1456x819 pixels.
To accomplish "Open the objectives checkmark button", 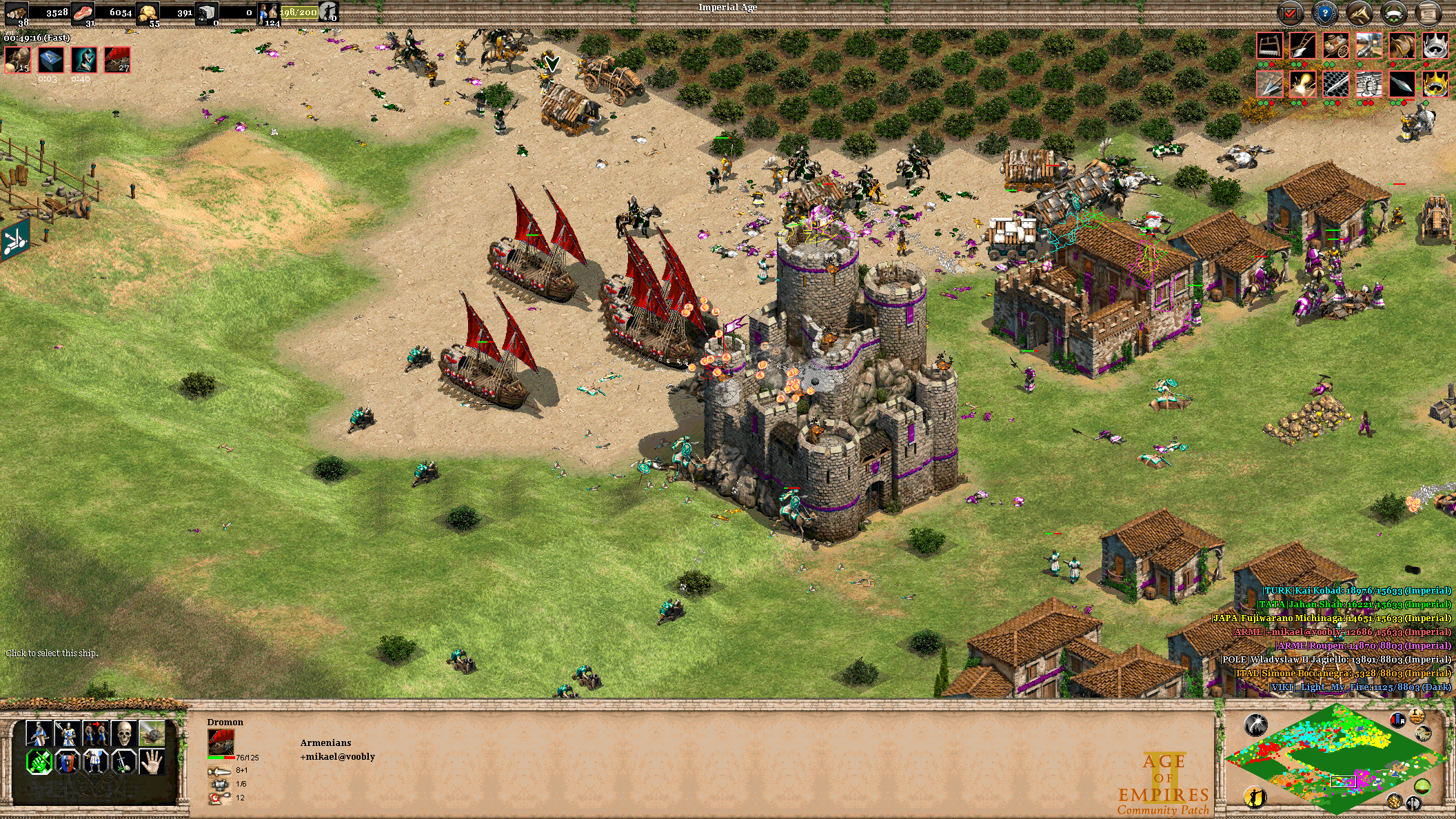I will (x=1290, y=12).
